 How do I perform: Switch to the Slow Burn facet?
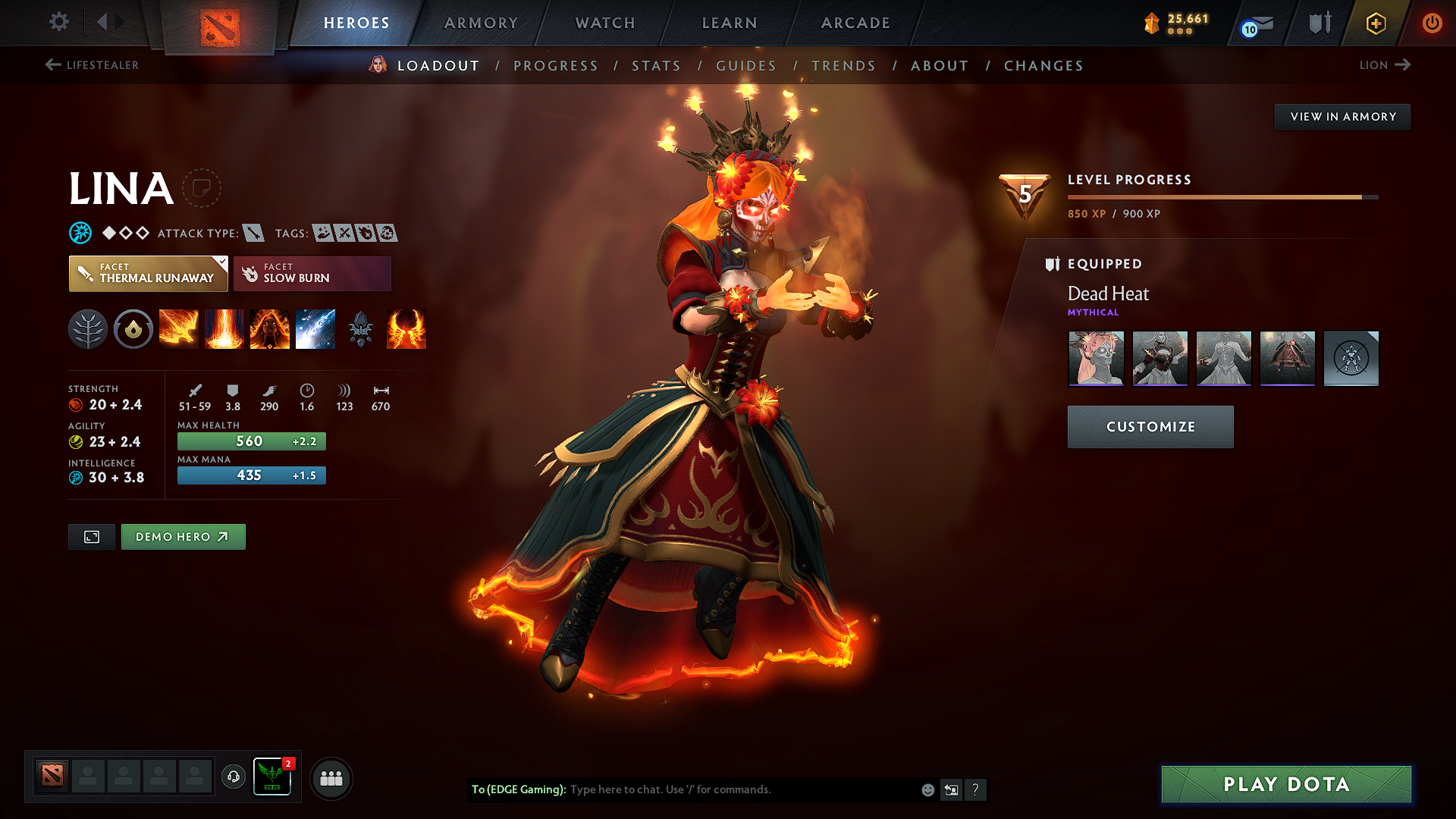312,273
